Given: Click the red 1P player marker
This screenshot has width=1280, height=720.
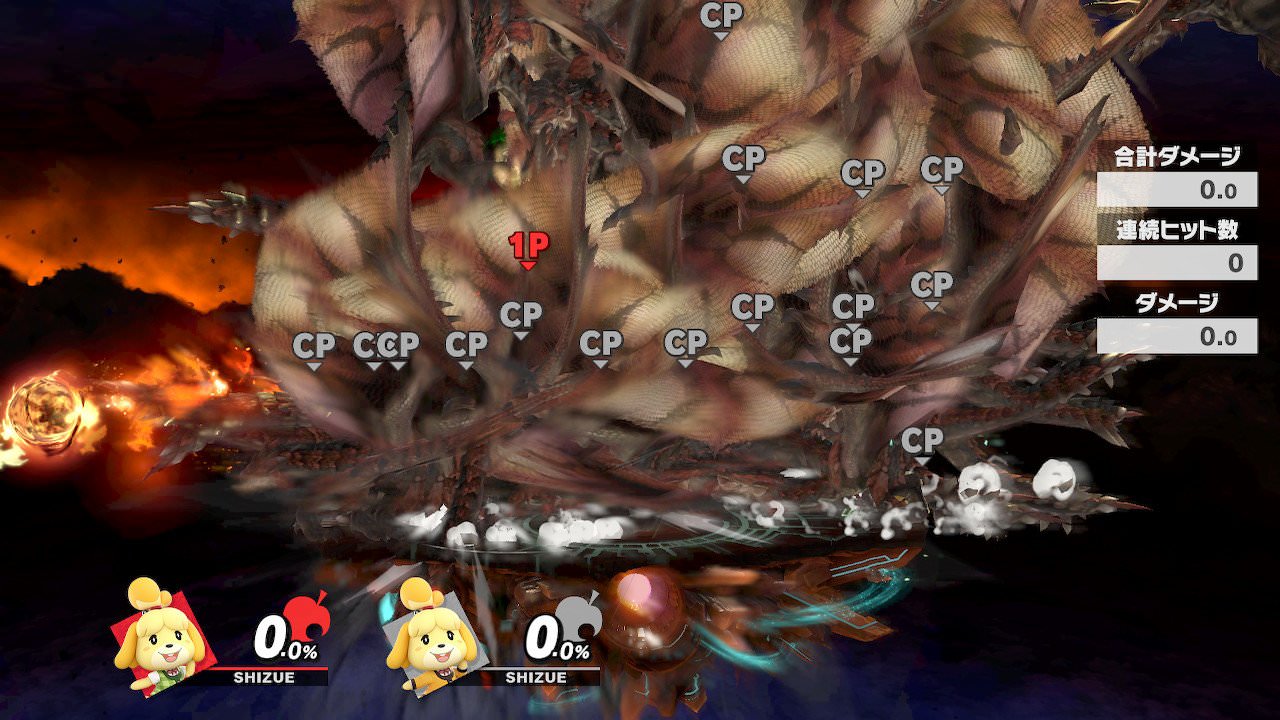Looking at the screenshot, I should coord(527,248).
